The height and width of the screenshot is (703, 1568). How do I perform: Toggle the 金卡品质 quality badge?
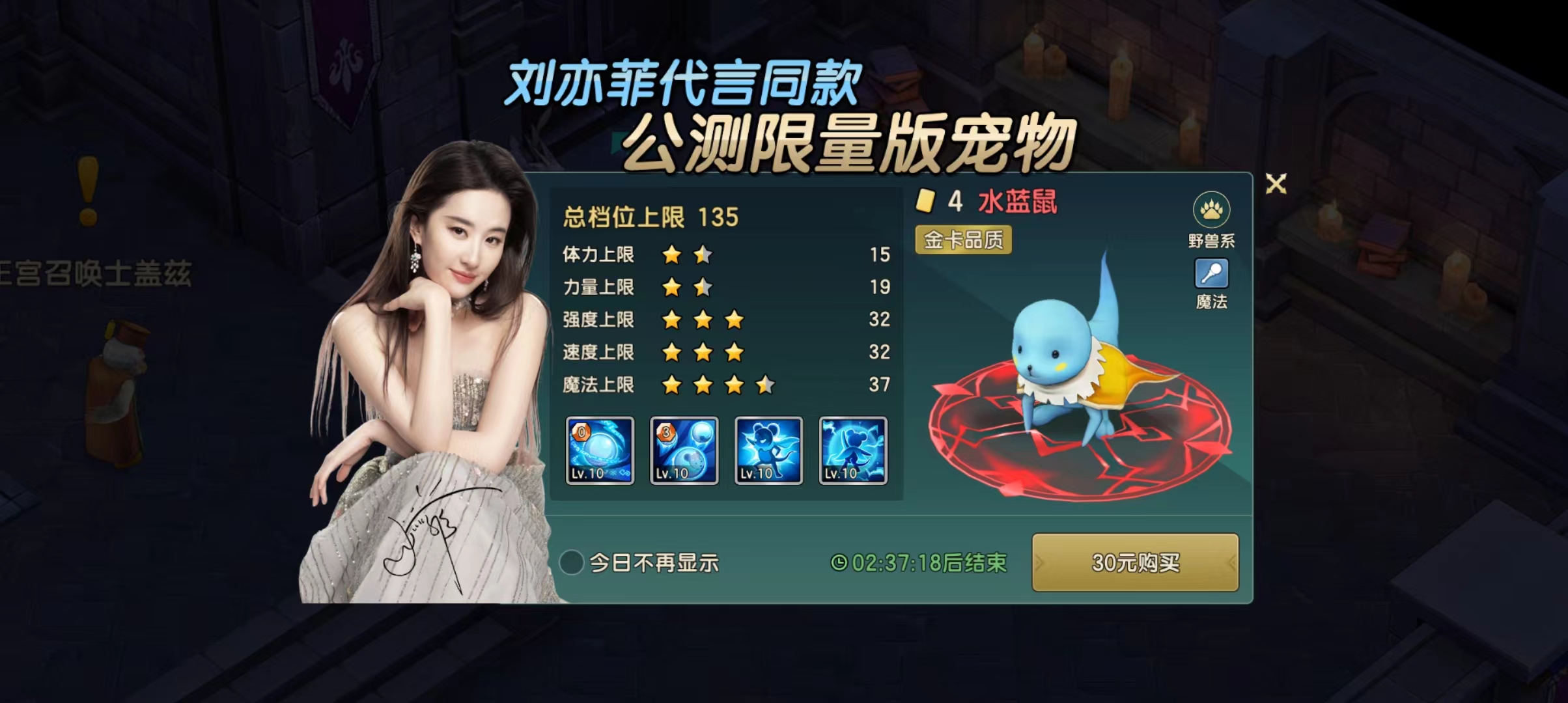pyautogui.click(x=964, y=241)
